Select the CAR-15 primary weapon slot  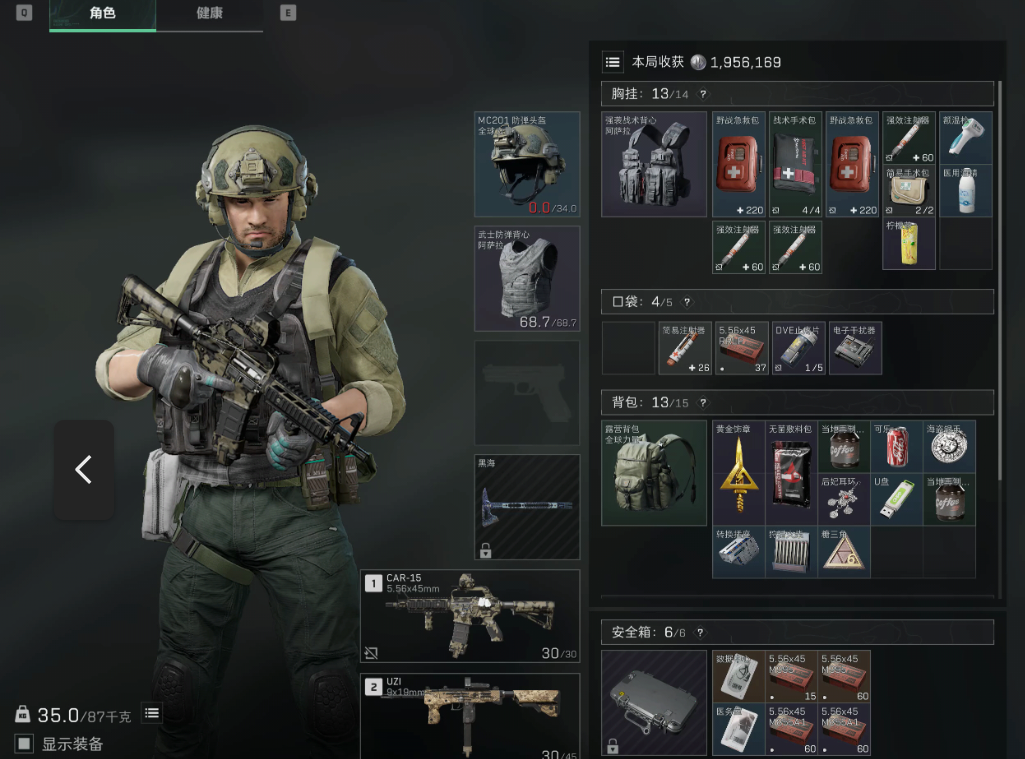(x=470, y=615)
